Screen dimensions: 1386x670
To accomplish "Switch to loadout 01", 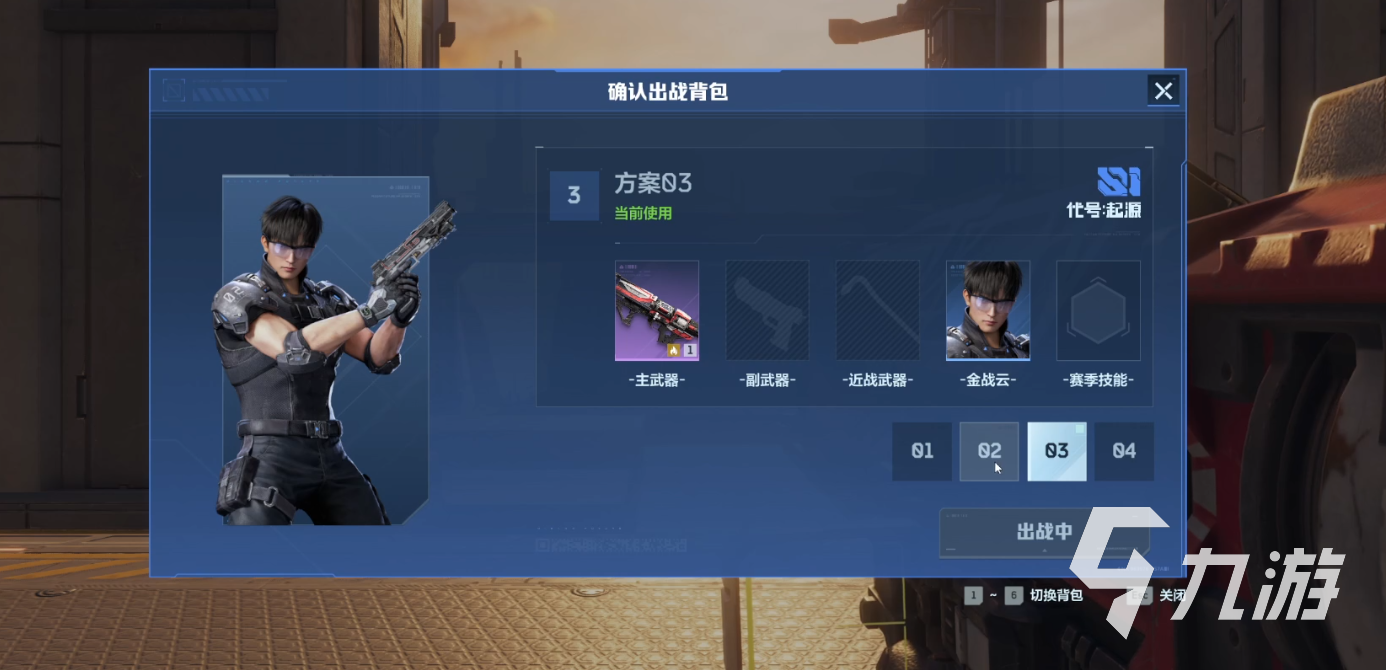I will point(922,451).
